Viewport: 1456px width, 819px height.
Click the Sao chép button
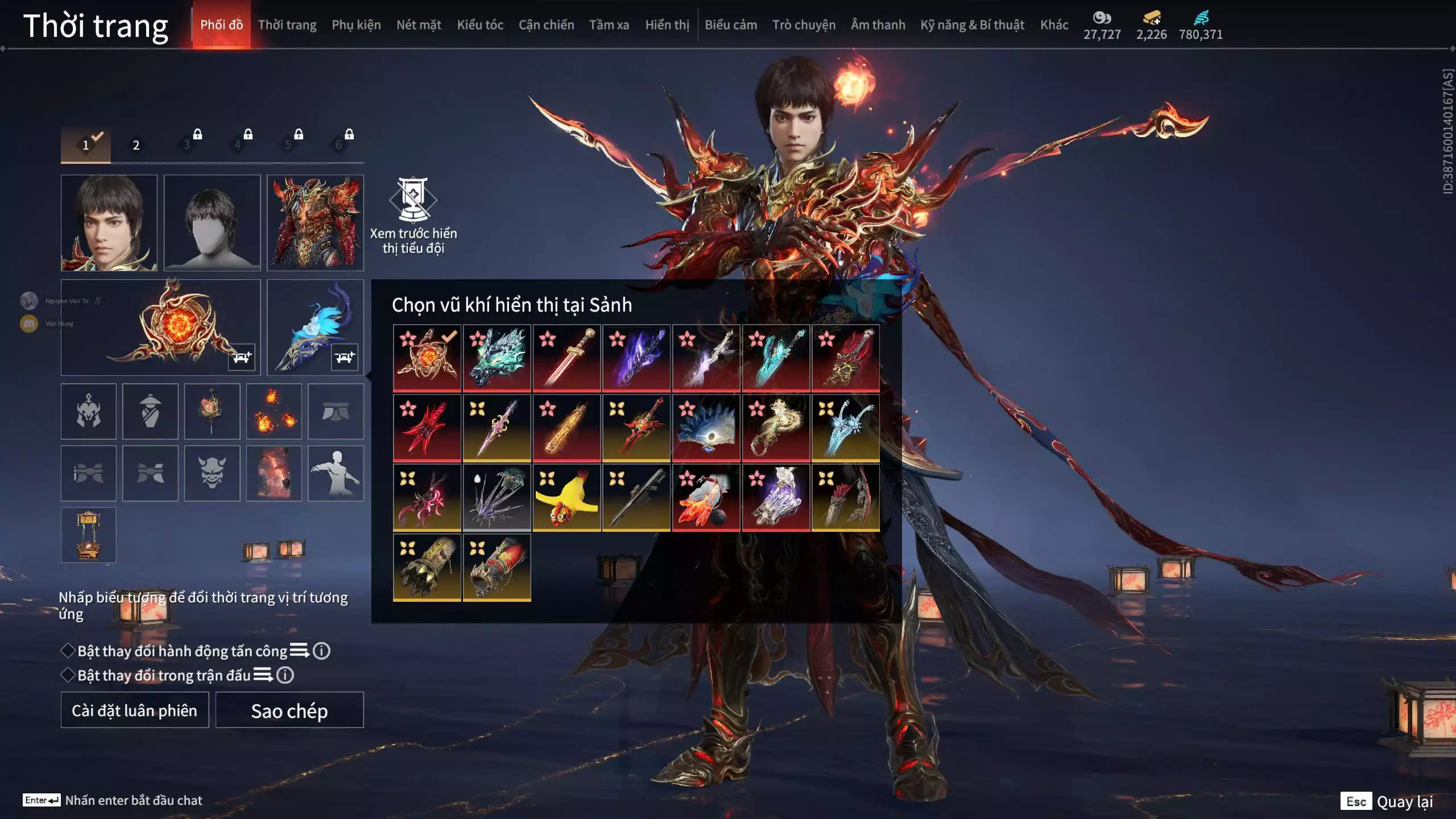tap(289, 710)
